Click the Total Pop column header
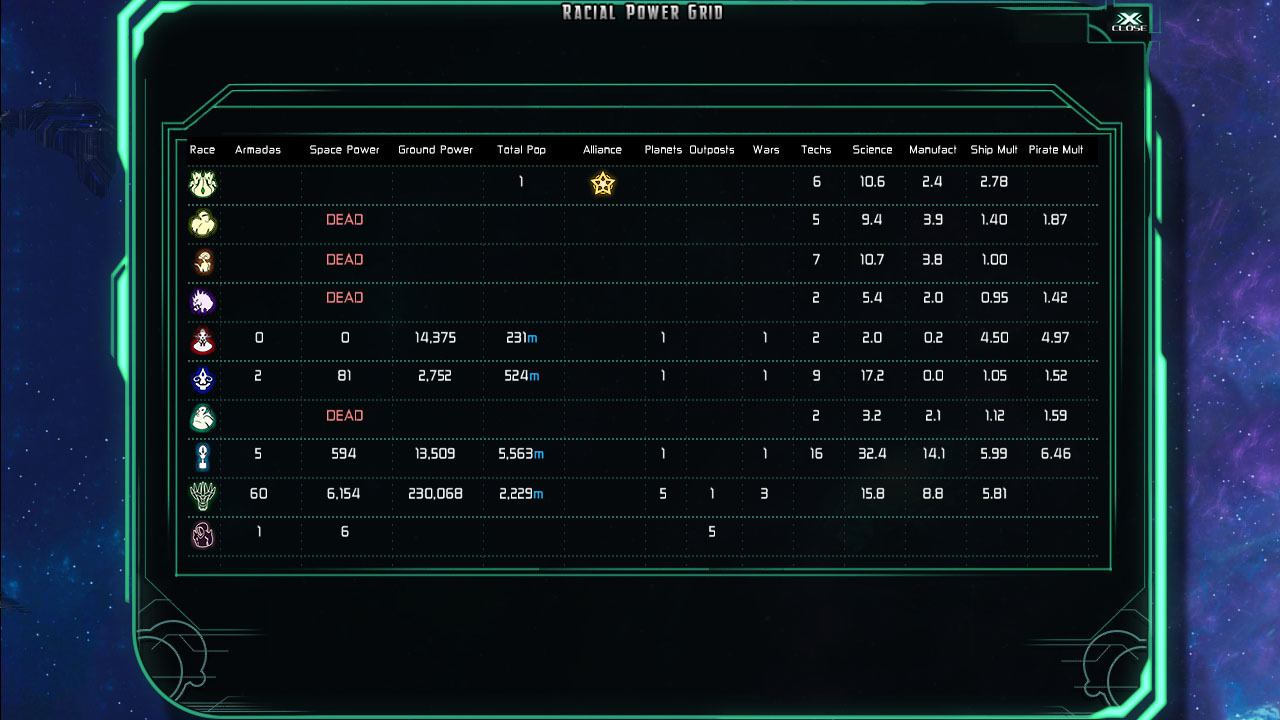1280x720 pixels. click(x=521, y=149)
